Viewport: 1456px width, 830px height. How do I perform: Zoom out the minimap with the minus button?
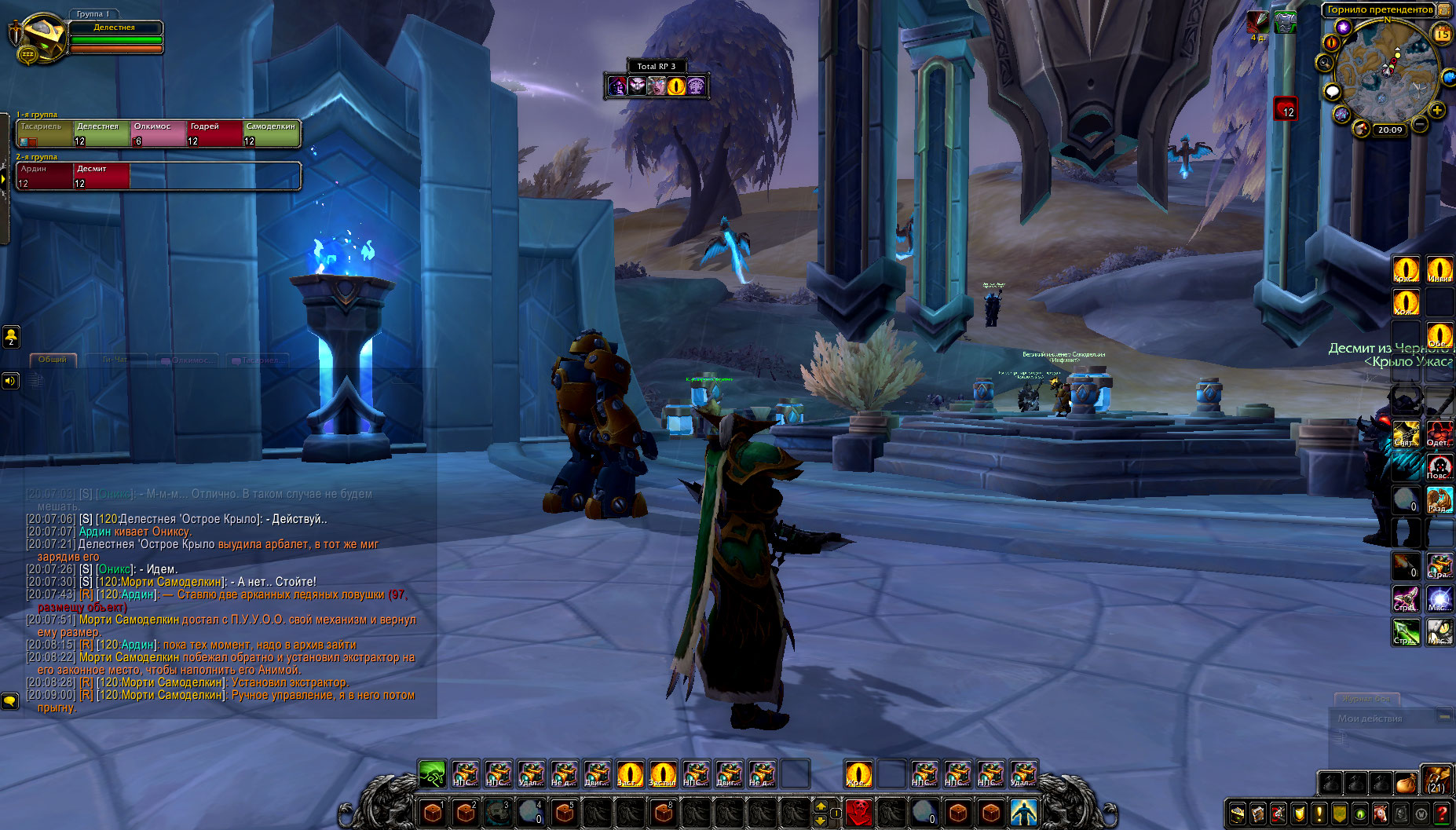tap(1420, 124)
